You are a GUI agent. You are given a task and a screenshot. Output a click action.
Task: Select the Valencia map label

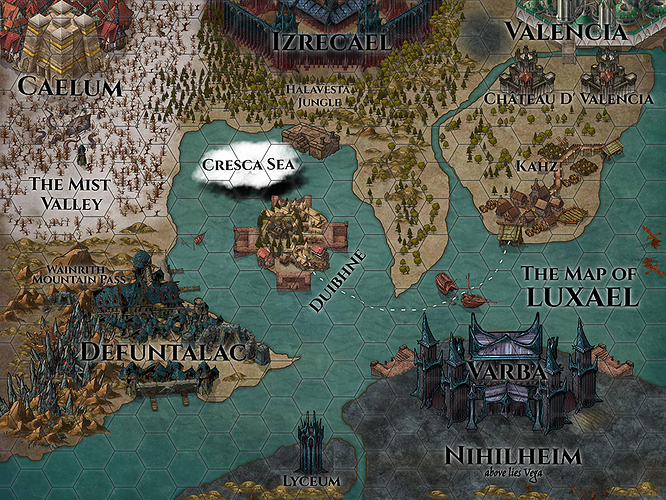[x=566, y=31]
